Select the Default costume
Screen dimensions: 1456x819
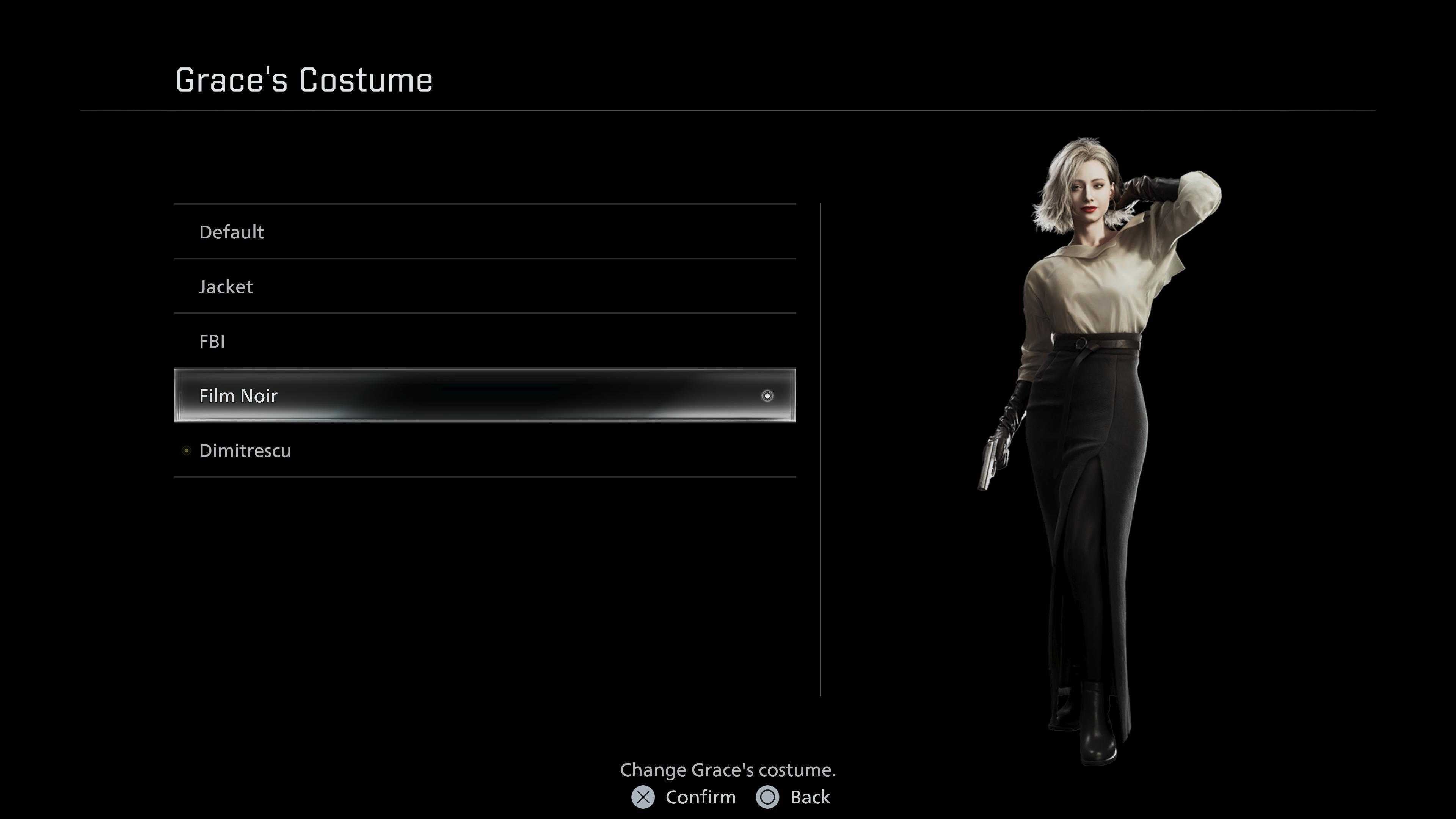[x=232, y=232]
